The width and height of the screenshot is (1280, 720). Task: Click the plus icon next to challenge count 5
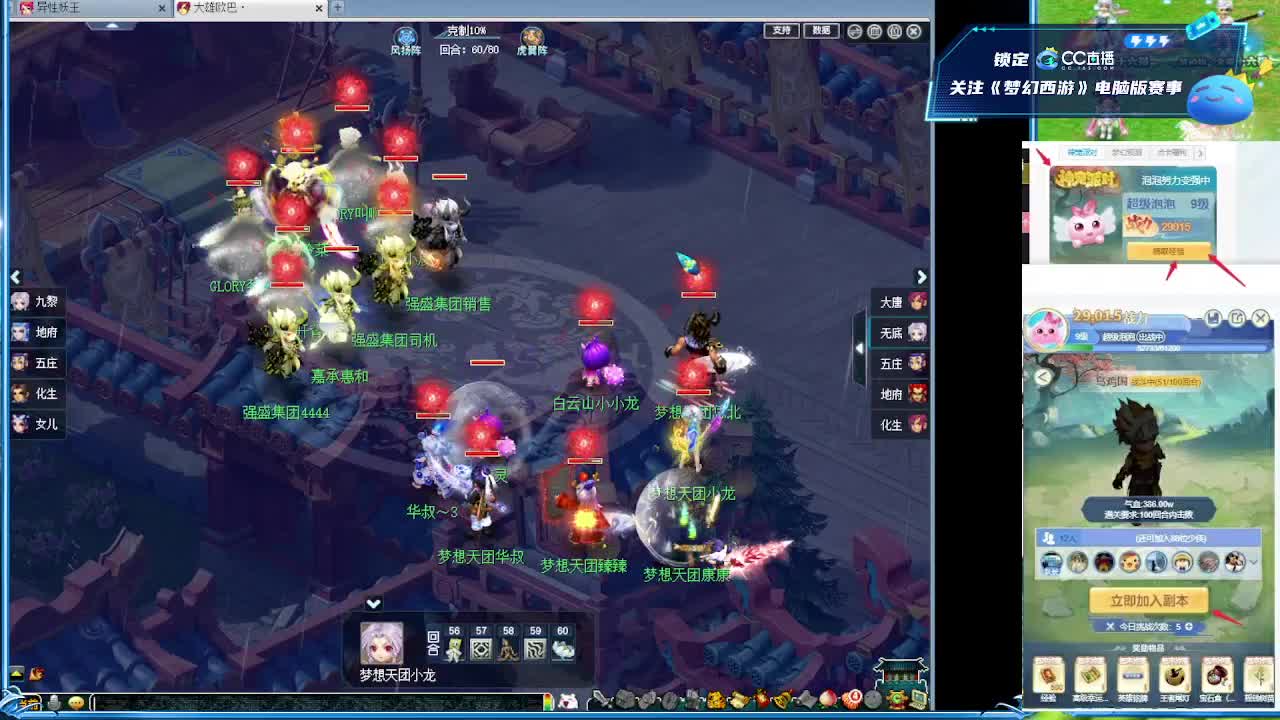1188,626
